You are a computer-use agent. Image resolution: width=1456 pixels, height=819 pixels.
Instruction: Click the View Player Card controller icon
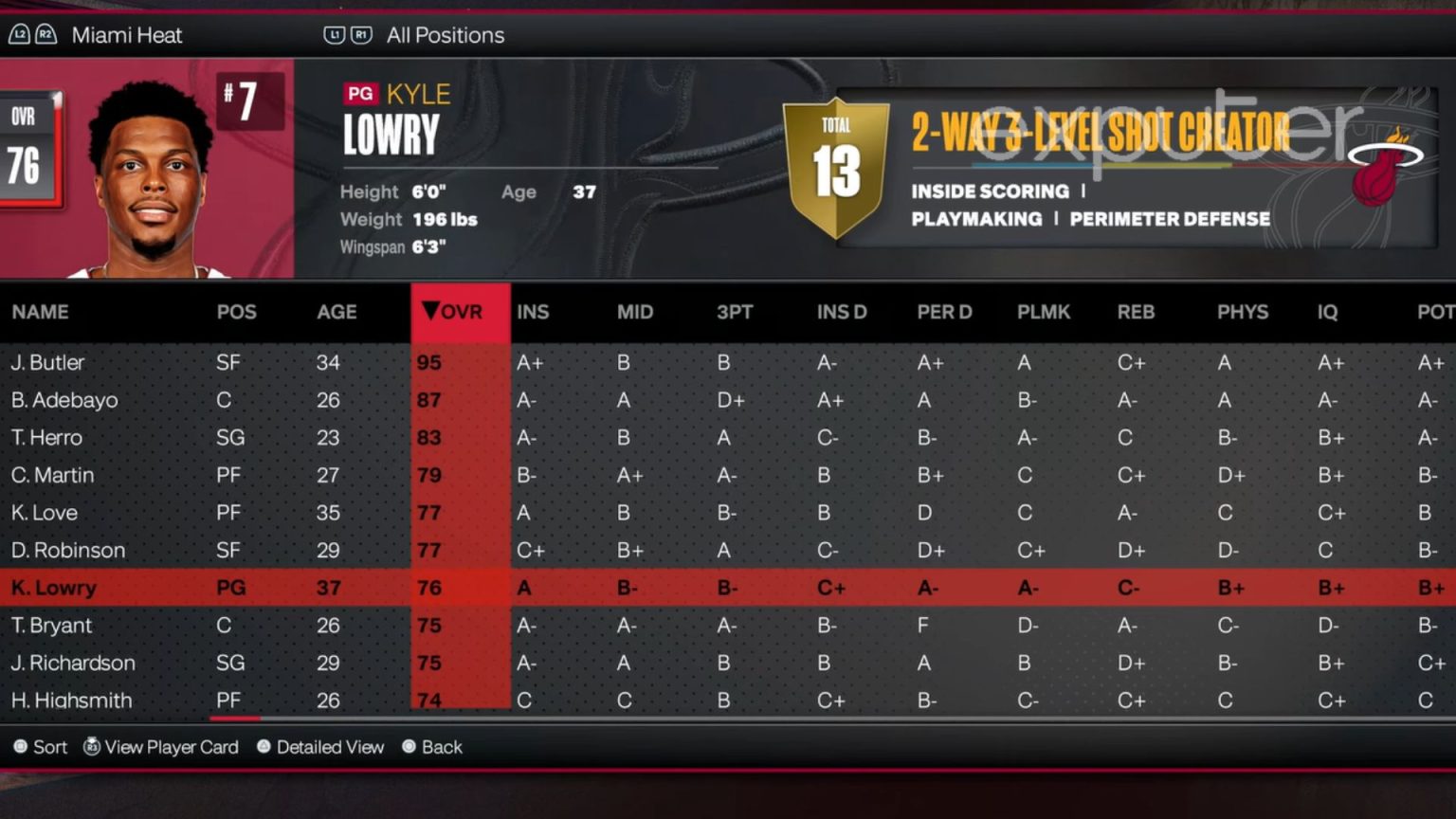point(92,747)
